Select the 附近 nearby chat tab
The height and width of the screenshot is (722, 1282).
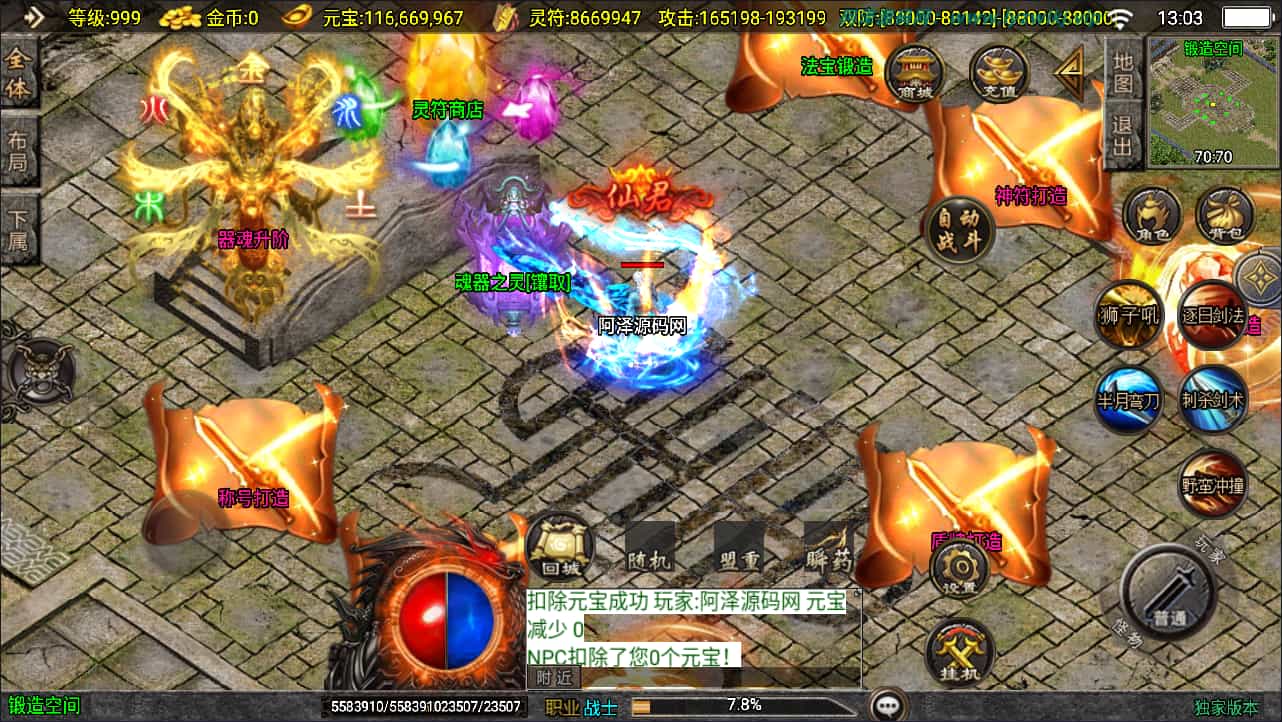[x=554, y=677]
